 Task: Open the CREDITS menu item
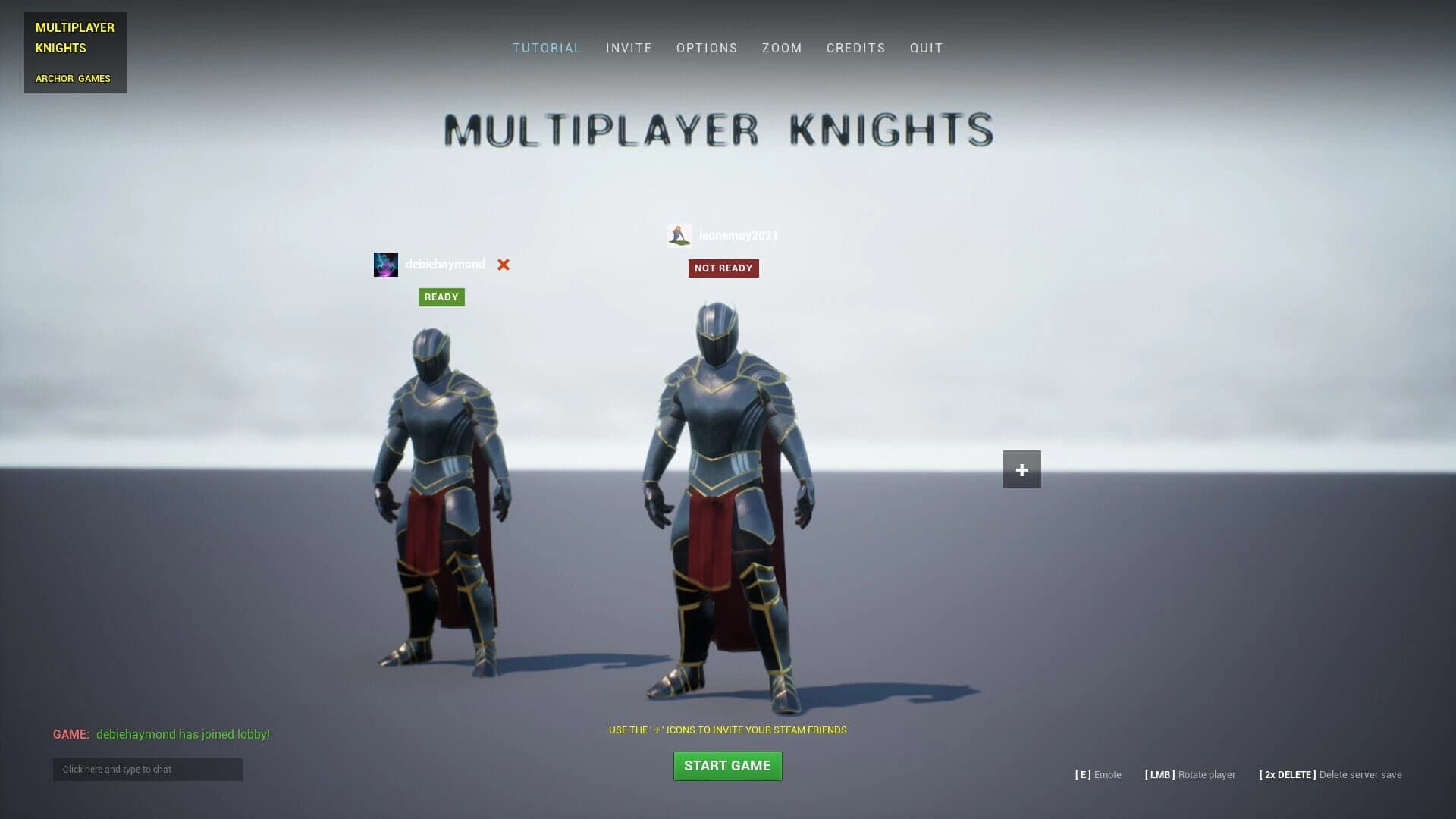[x=855, y=48]
